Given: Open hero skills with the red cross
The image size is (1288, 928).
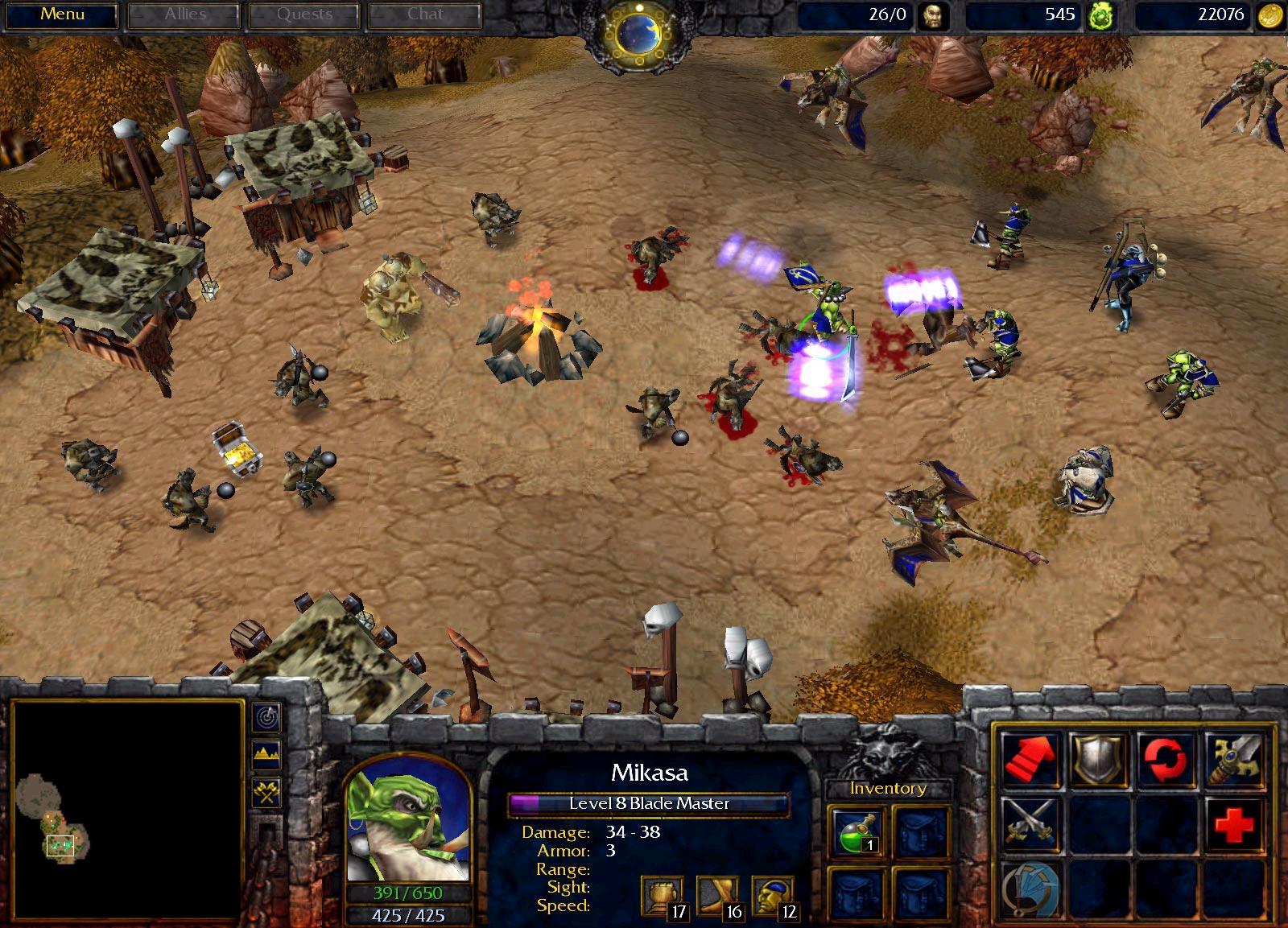Looking at the screenshot, I should click(1233, 823).
